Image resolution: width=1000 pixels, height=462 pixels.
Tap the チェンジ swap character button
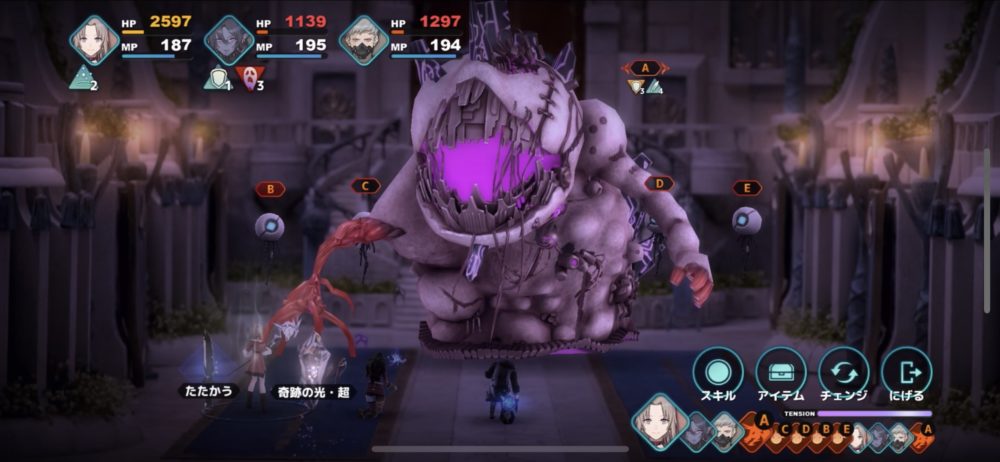point(844,371)
